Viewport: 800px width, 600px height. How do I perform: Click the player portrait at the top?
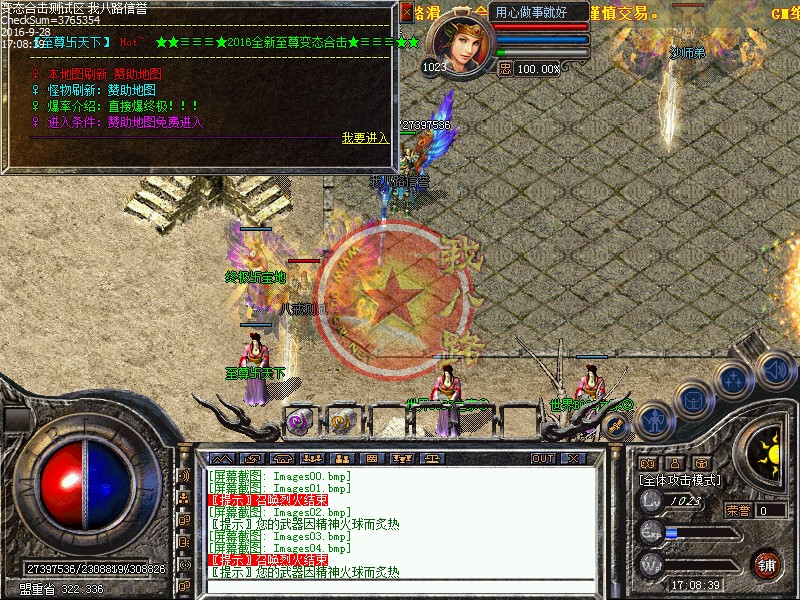coord(460,45)
